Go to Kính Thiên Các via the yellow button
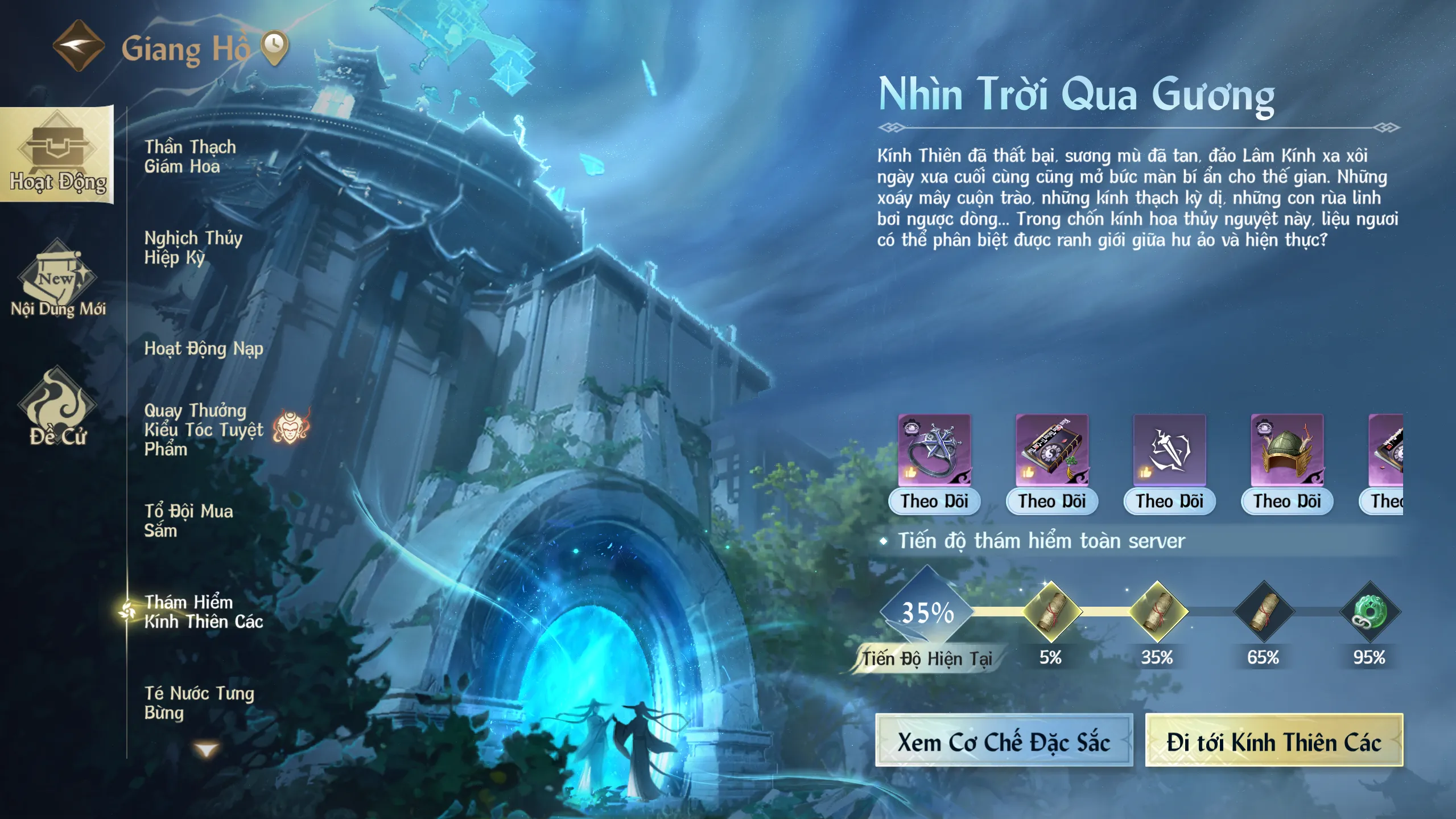Screen dimensions: 1456x819 coord(1274,742)
